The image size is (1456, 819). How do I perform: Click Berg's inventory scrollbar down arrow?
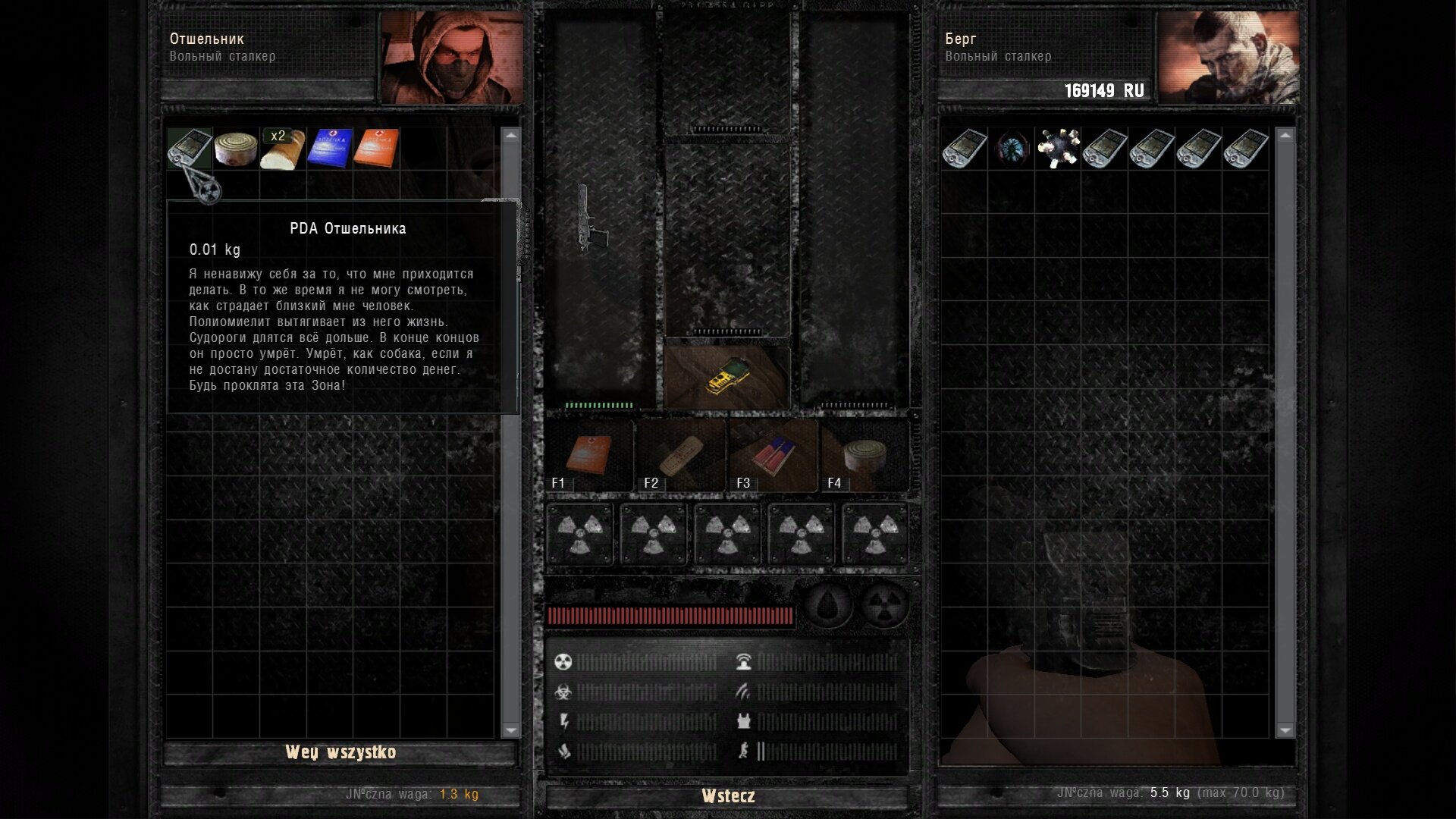(x=1285, y=730)
